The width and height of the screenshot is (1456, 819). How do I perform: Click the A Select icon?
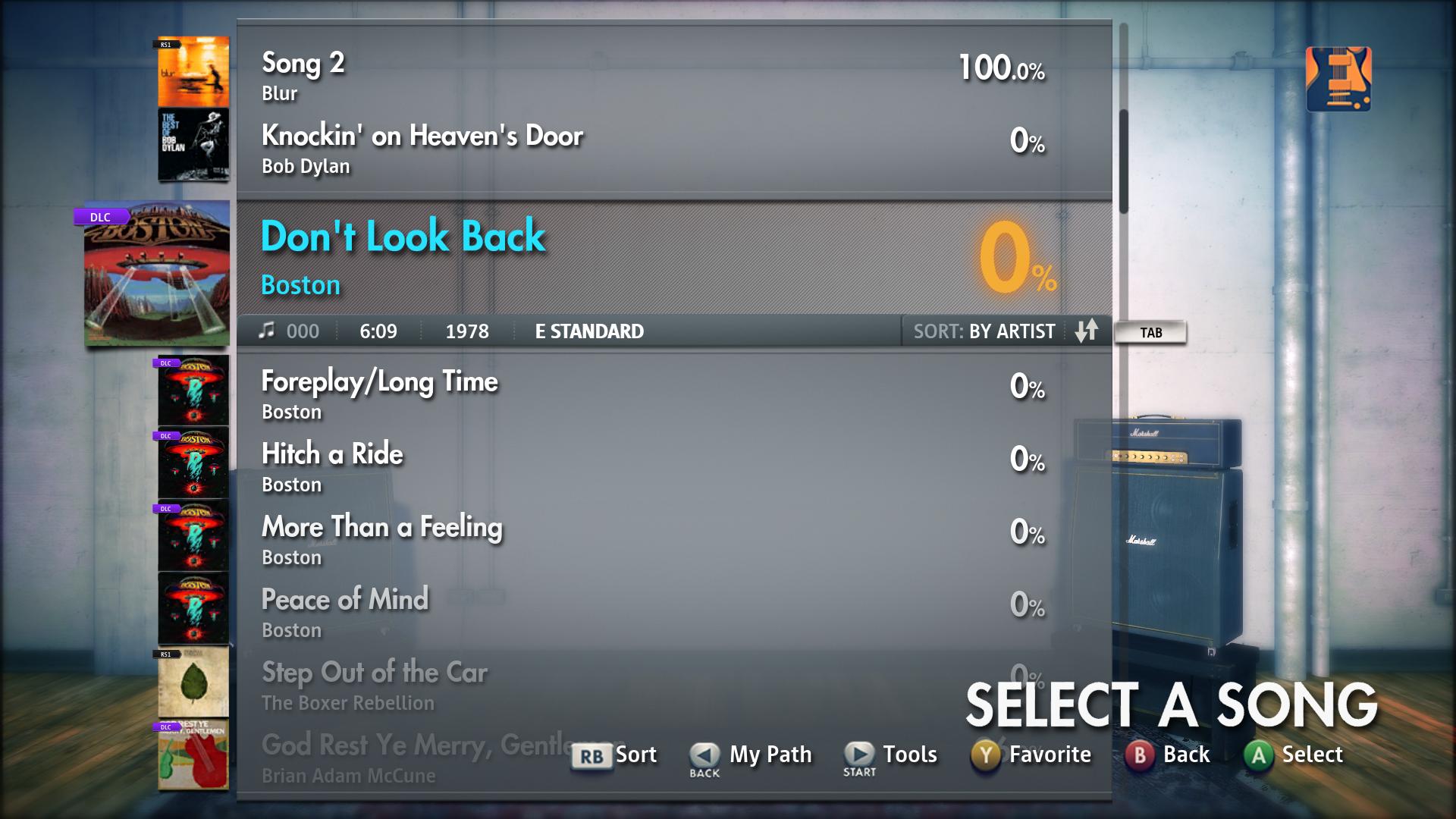coord(1259,755)
